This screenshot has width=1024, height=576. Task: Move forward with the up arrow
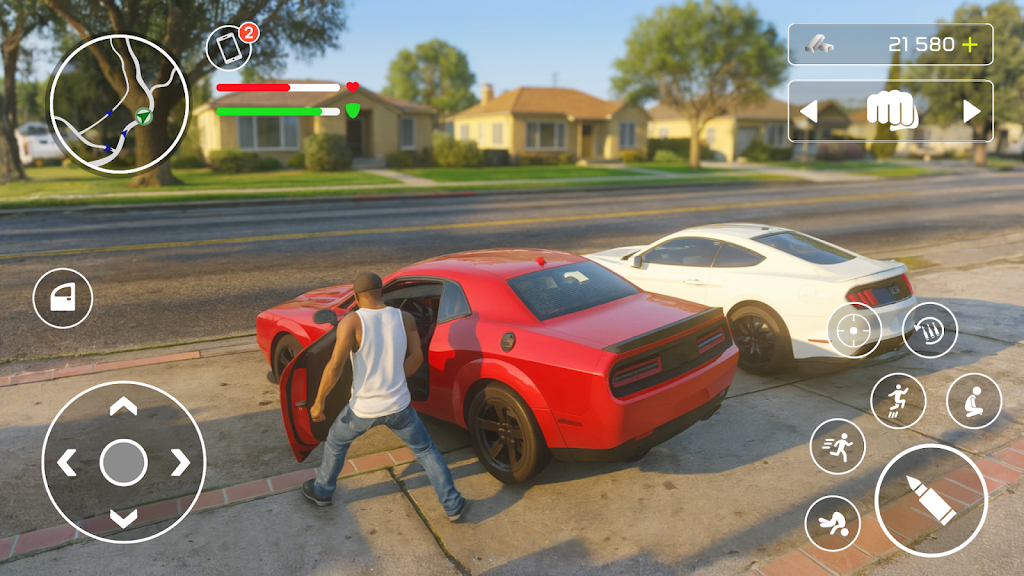pyautogui.click(x=123, y=406)
